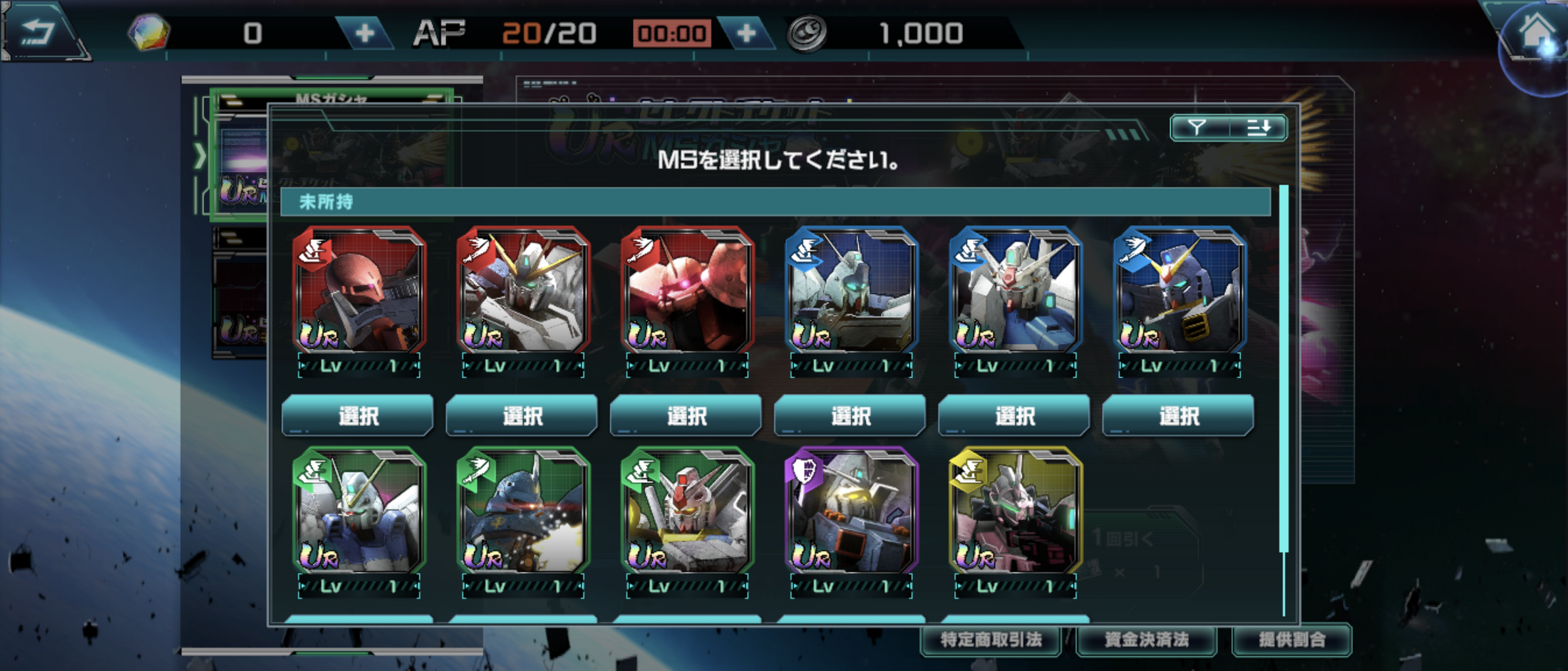Open the 資金決済法 notice

1146,640
